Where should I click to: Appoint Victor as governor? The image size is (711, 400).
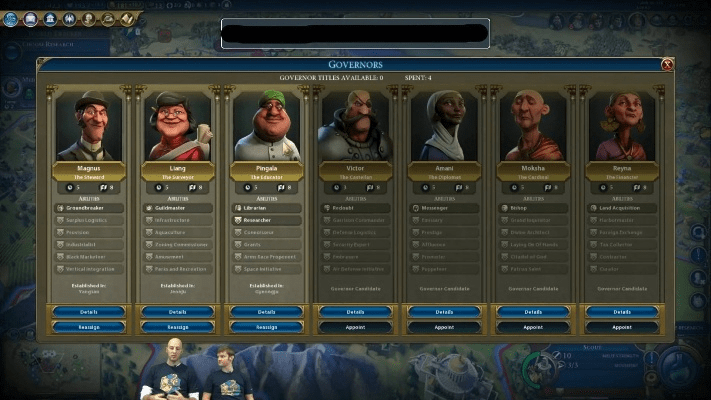(355, 327)
